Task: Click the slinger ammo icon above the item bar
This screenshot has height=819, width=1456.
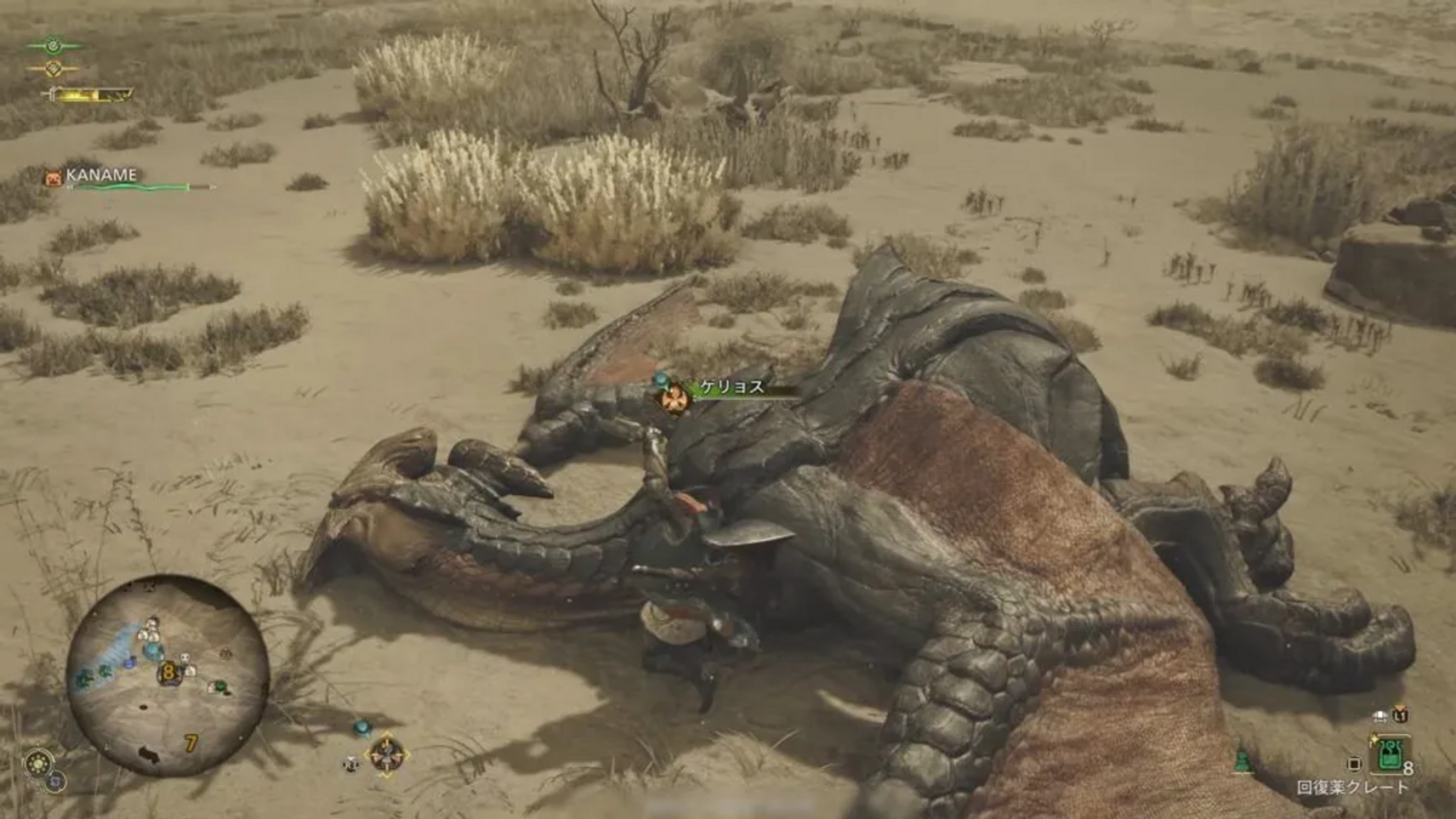Action: tap(1380, 716)
